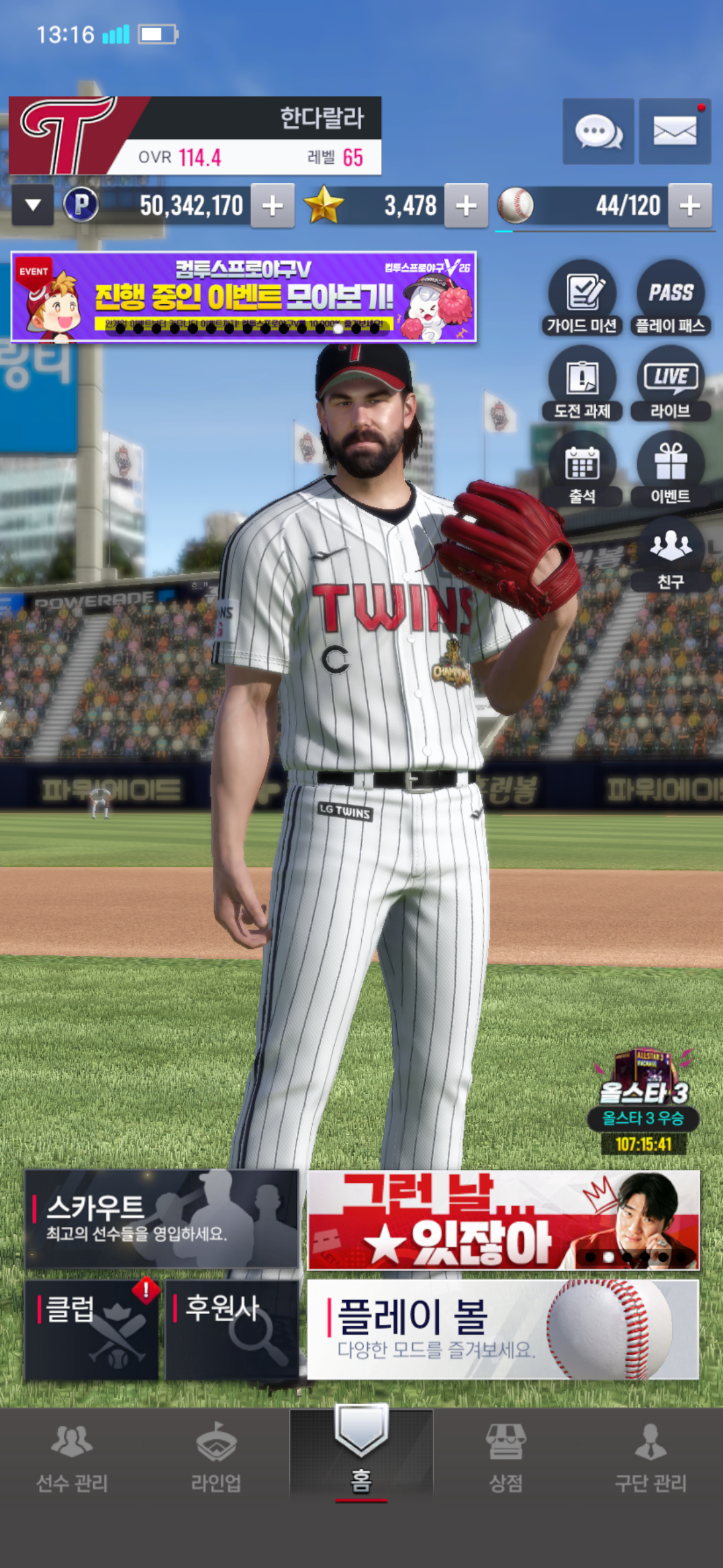Image resolution: width=723 pixels, height=1568 pixels.
Task: Buy more stars with the plus button
Action: (x=466, y=206)
